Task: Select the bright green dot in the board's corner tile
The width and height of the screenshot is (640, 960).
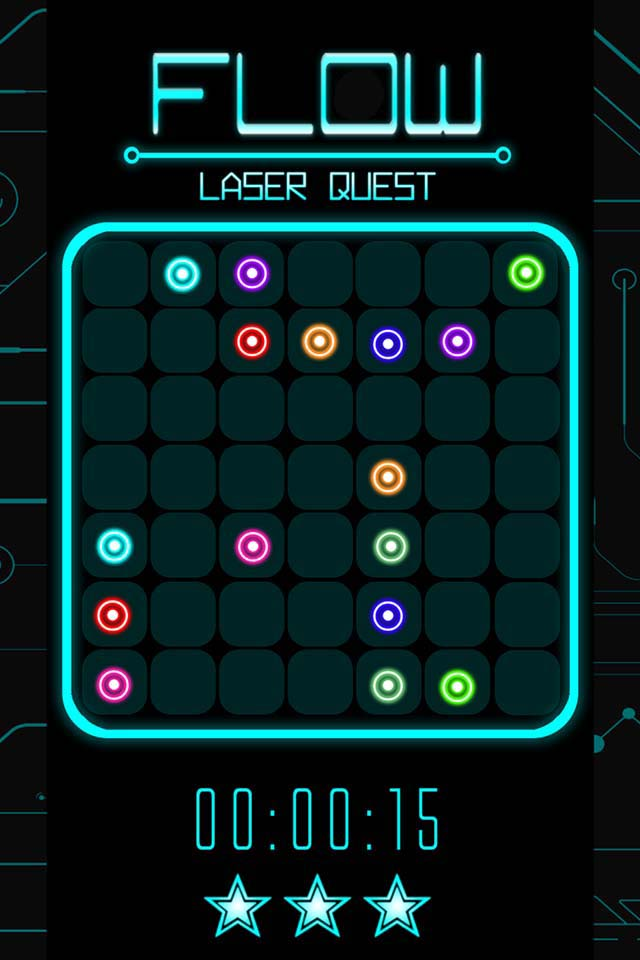Action: click(x=526, y=272)
